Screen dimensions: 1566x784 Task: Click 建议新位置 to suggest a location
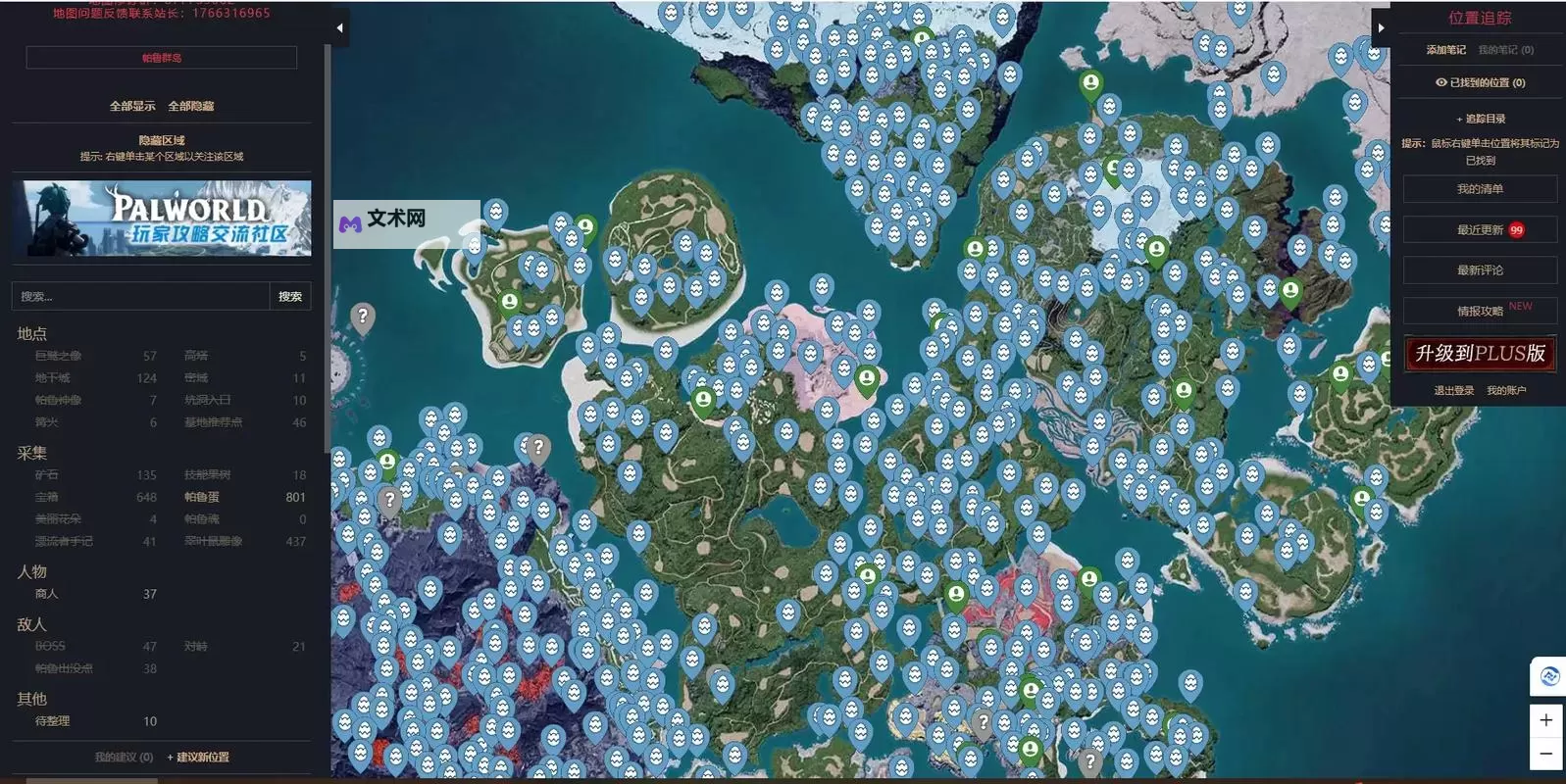(198, 757)
